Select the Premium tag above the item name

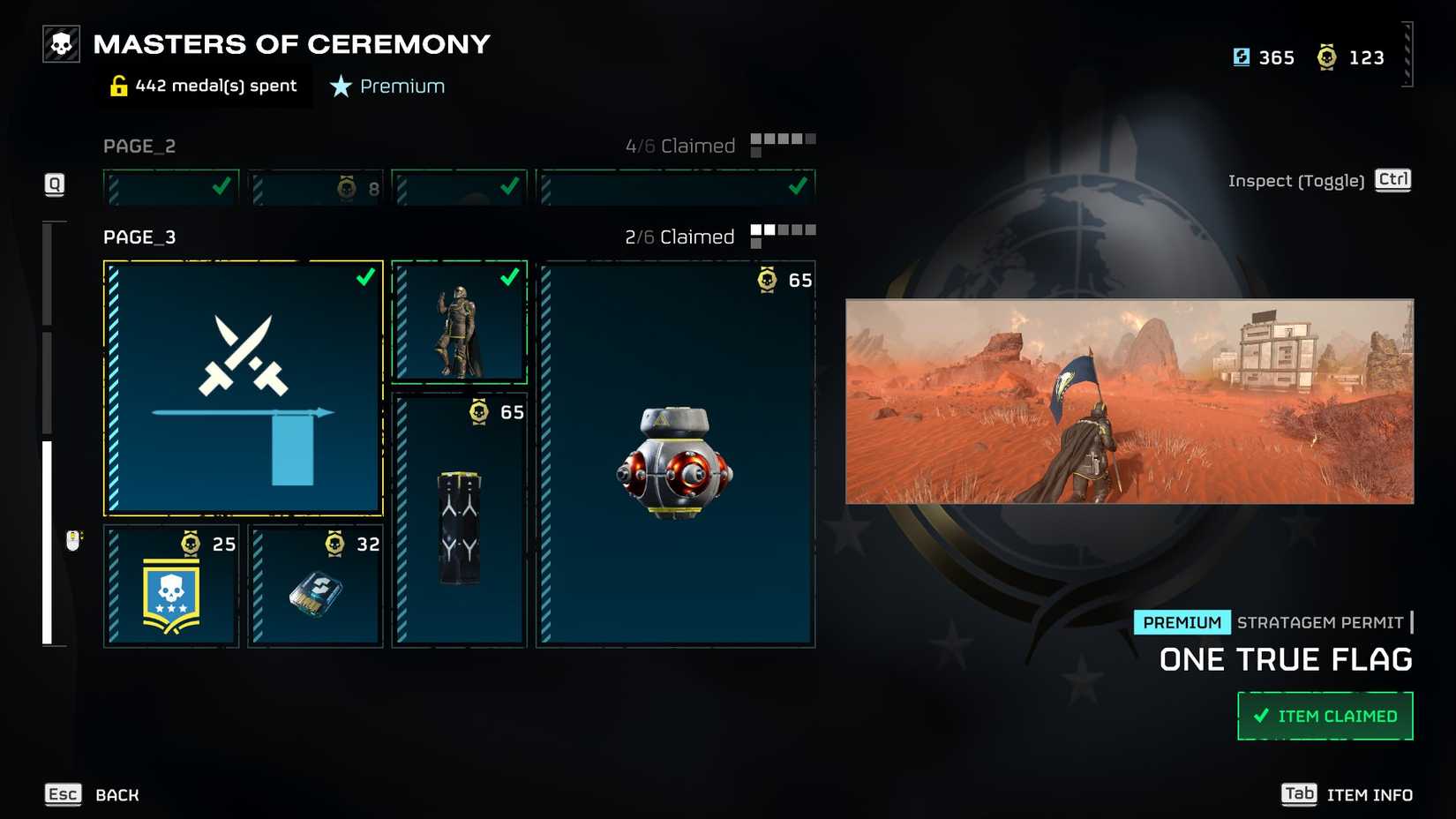(x=1182, y=622)
